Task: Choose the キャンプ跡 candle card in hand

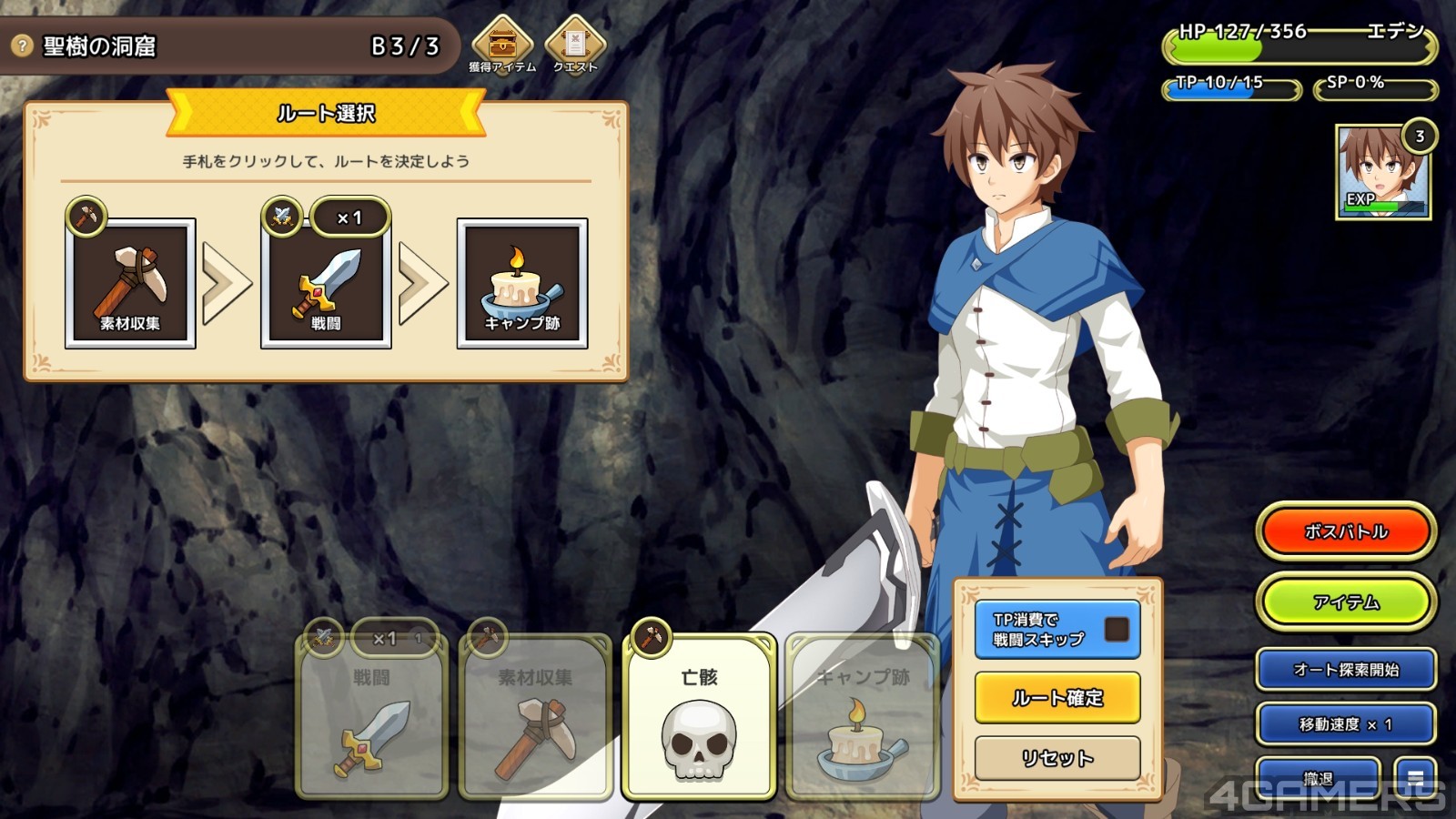Action: pos(862,717)
